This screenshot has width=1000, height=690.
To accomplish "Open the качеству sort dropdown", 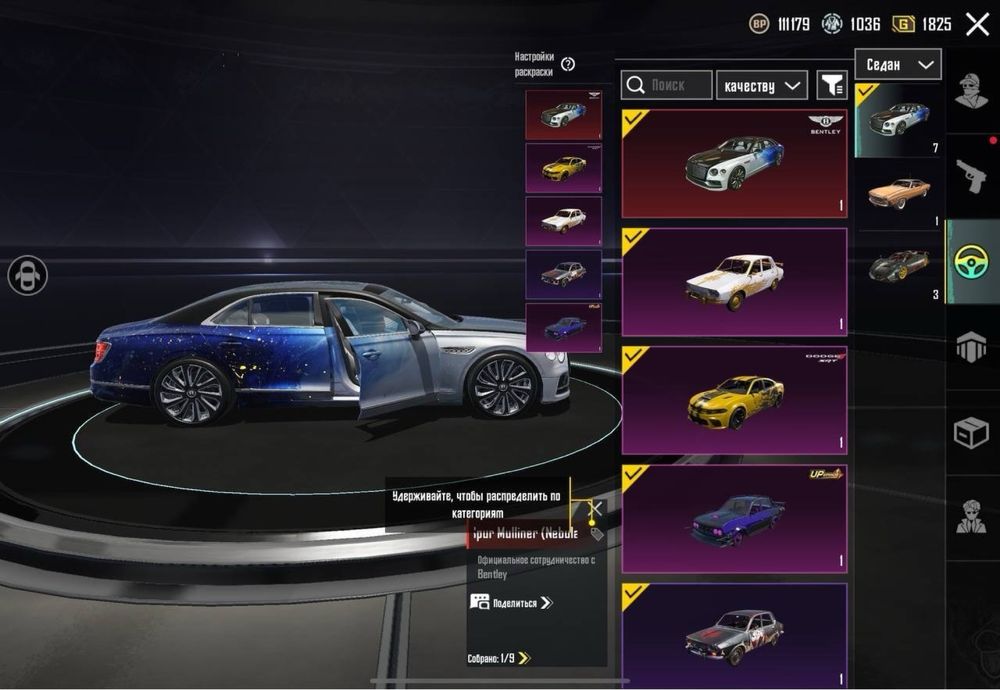I will (x=762, y=86).
